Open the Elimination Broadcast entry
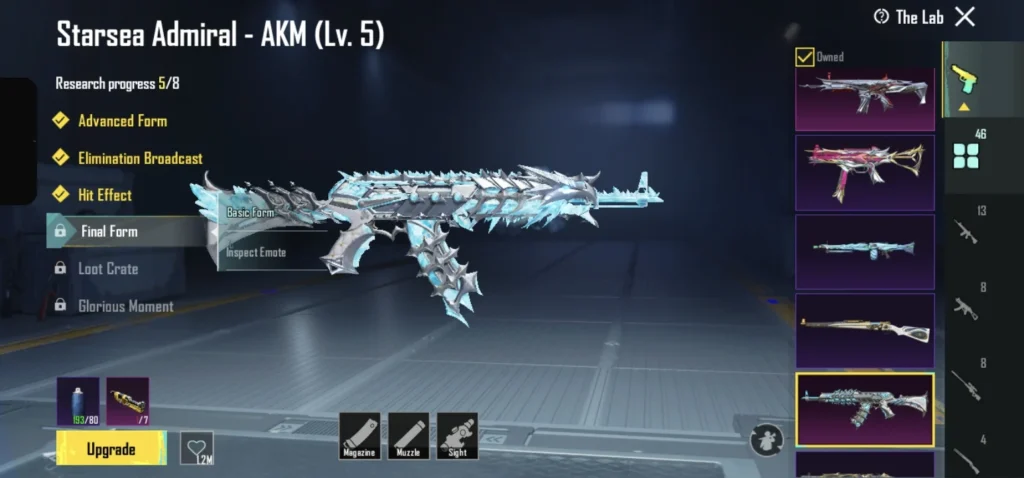The height and width of the screenshot is (478, 1024). [140, 158]
